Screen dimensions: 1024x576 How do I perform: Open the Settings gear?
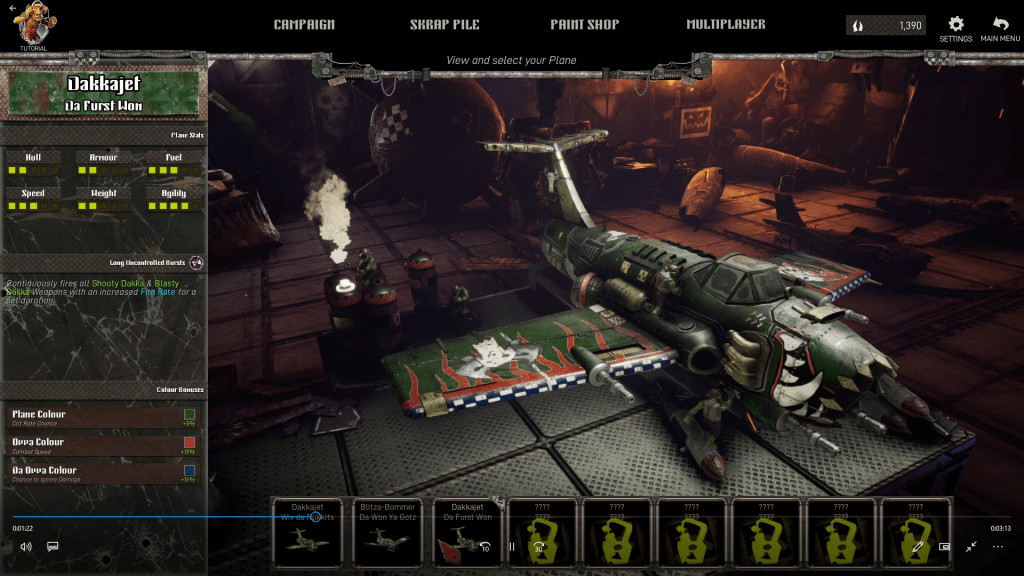coord(956,27)
